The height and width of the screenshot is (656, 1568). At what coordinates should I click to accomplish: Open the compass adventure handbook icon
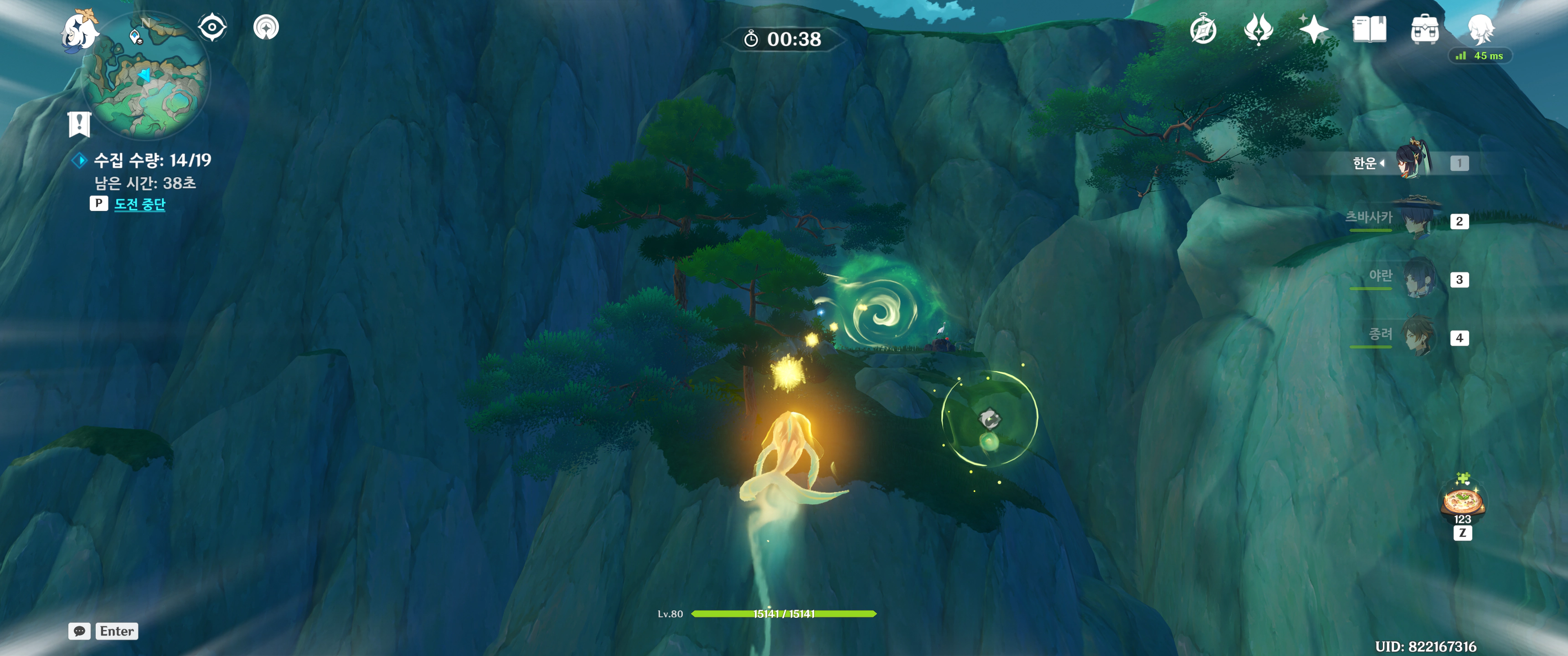pyautogui.click(x=1203, y=29)
